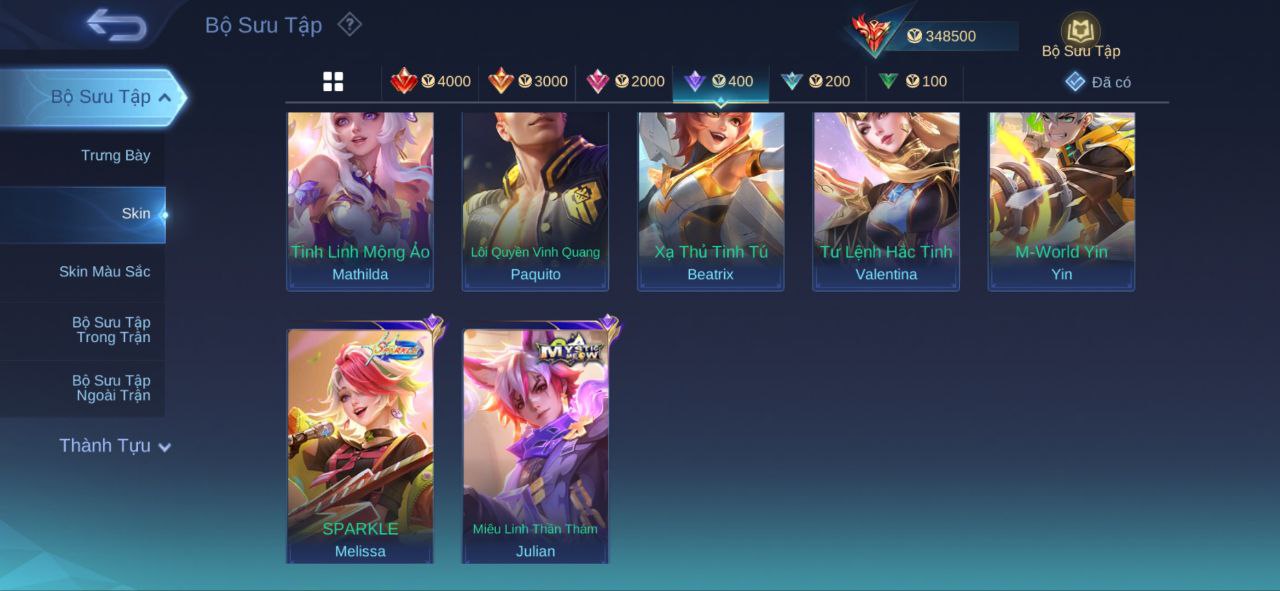Go back using the arrow button
The width and height of the screenshot is (1280, 591).
[x=116, y=25]
